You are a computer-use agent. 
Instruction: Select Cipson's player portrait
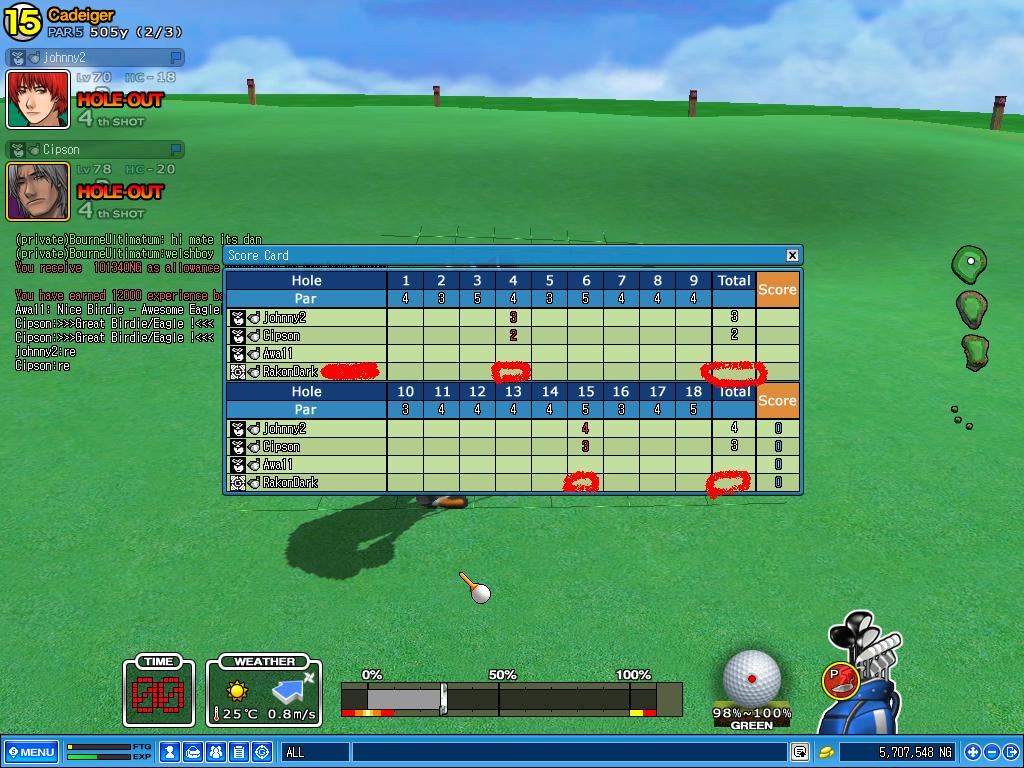(x=38, y=191)
